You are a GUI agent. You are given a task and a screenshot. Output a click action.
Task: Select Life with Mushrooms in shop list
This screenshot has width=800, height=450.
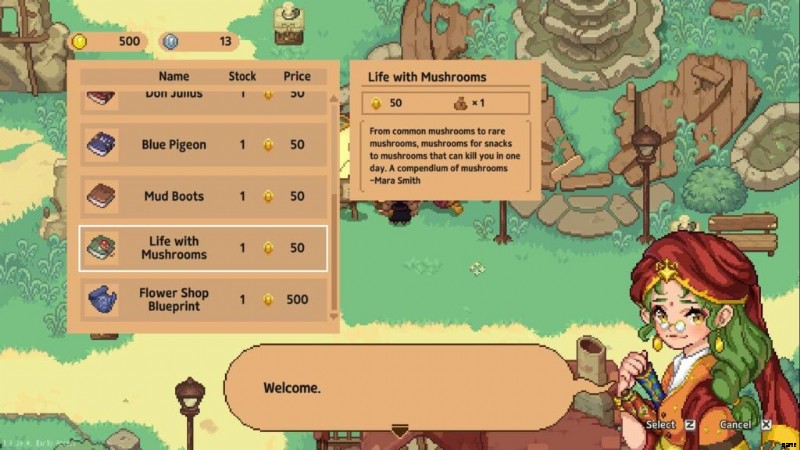(203, 248)
